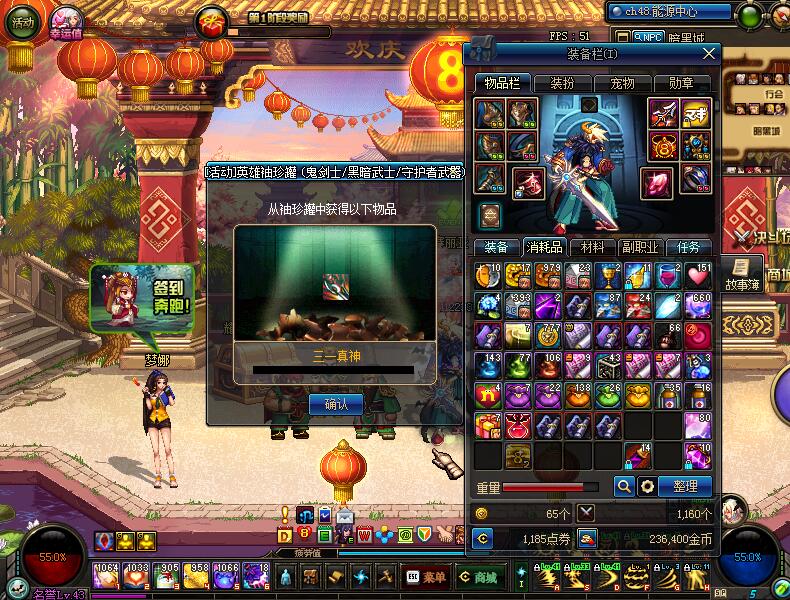Open the 故事簿 storybook icon

pyautogui.click(x=741, y=272)
